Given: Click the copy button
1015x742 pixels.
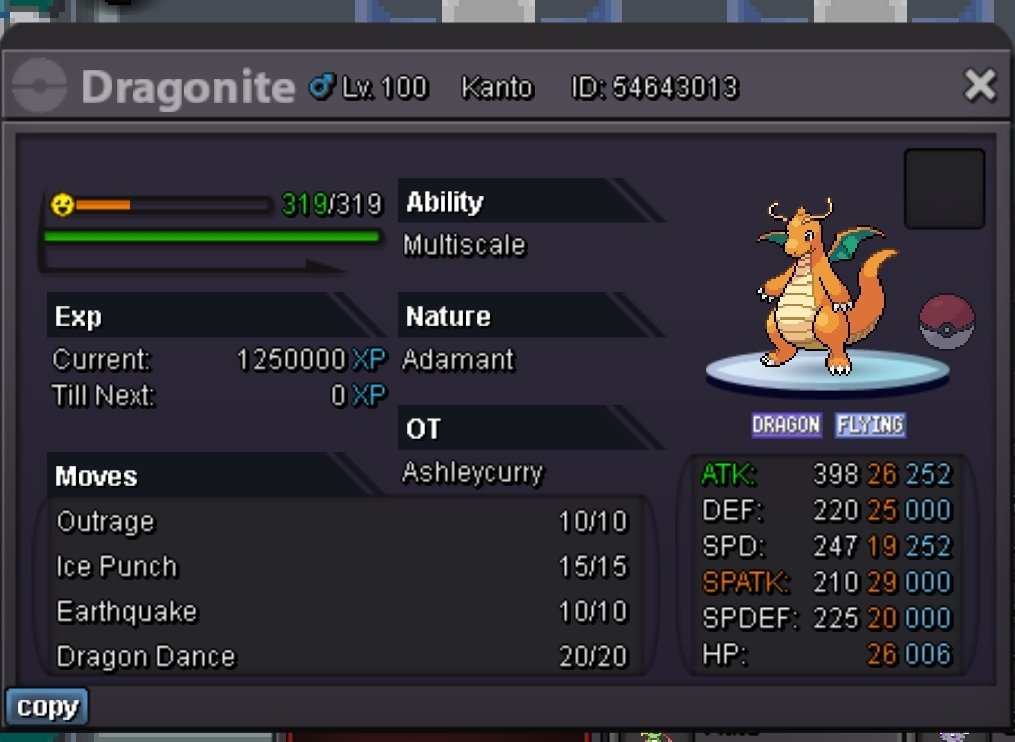Looking at the screenshot, I should pos(47,707).
